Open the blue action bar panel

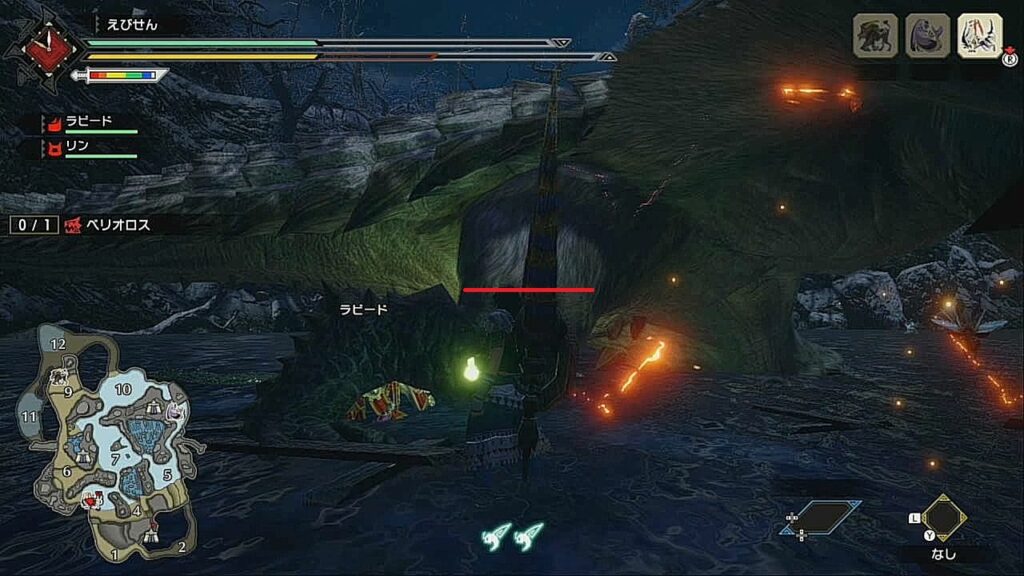coord(820,517)
